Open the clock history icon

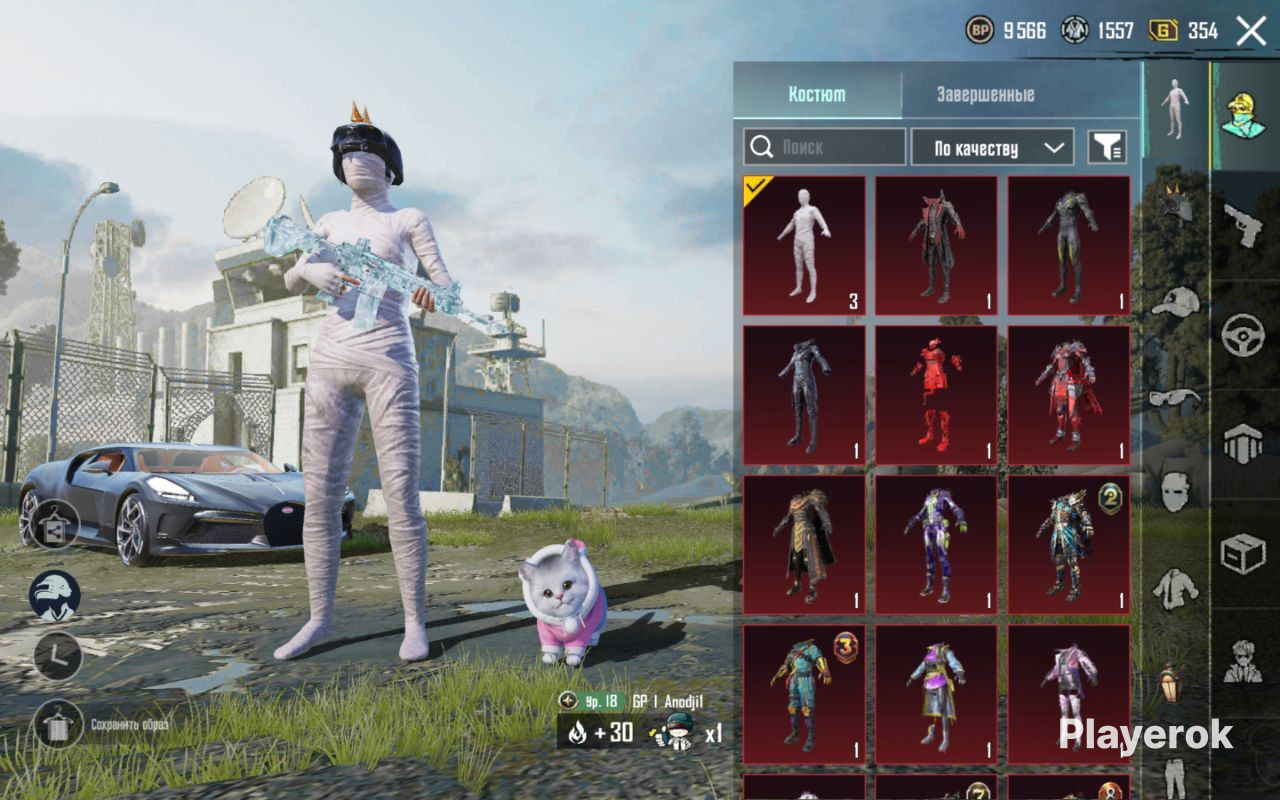(x=57, y=656)
